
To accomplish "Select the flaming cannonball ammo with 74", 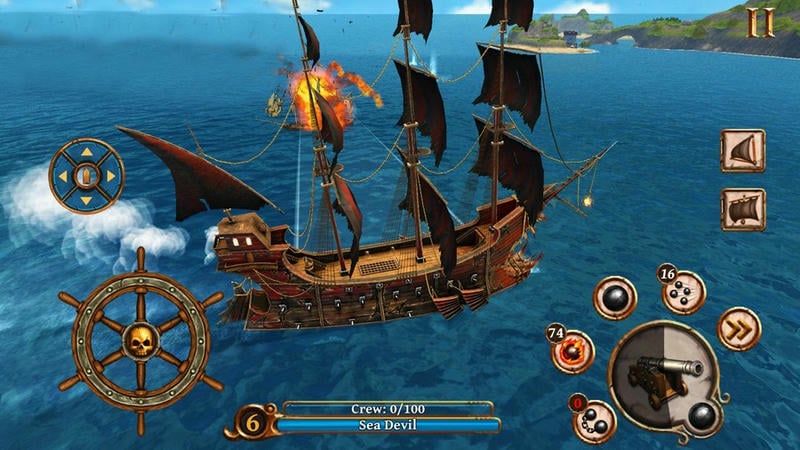I will (x=573, y=349).
